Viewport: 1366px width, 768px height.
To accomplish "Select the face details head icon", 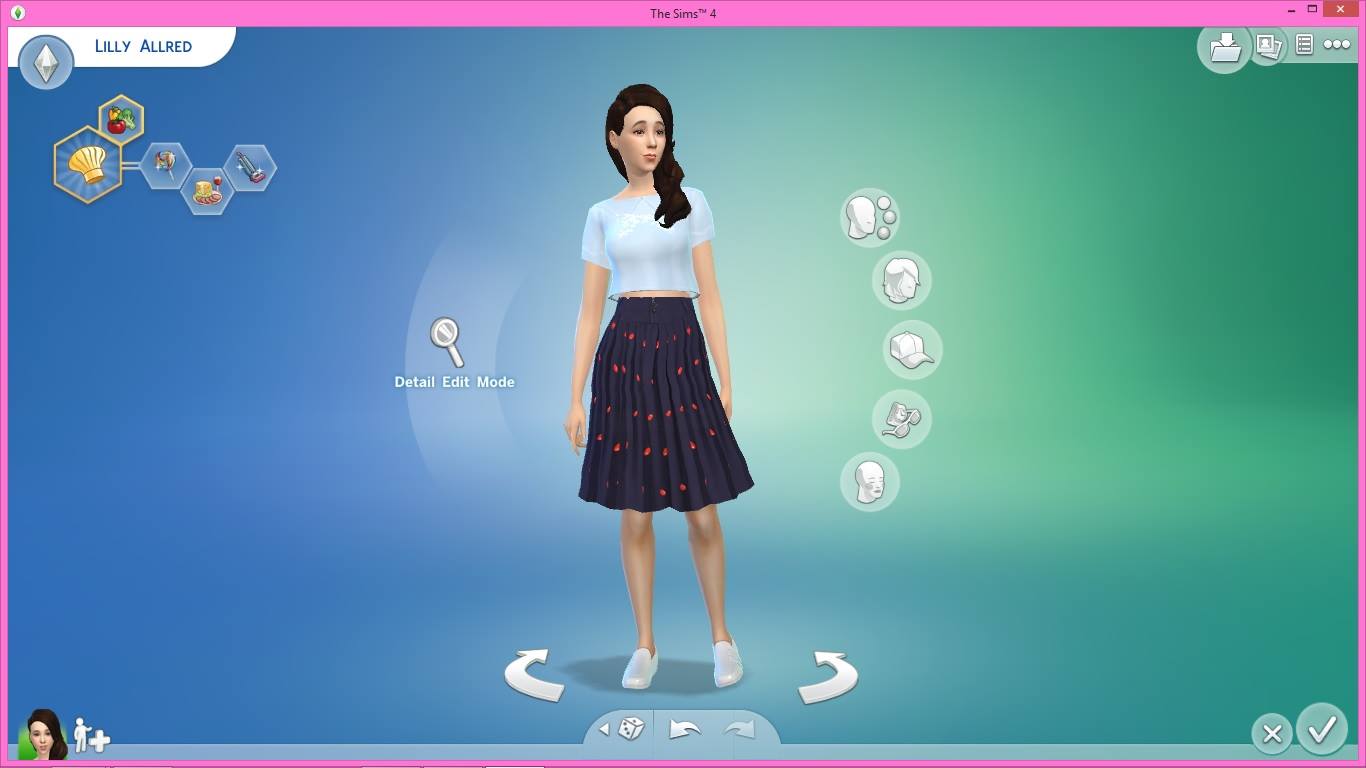I will 869,481.
